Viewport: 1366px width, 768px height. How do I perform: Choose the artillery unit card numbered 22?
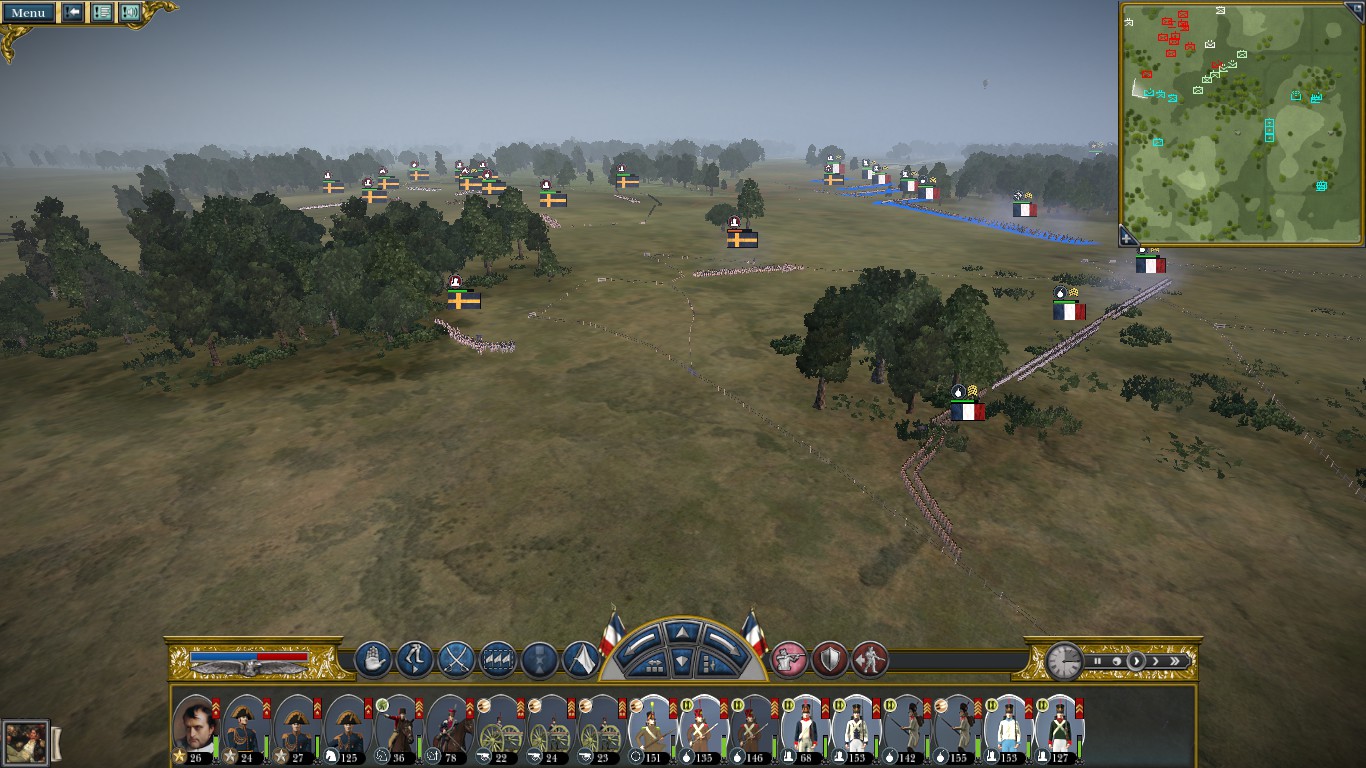500,726
